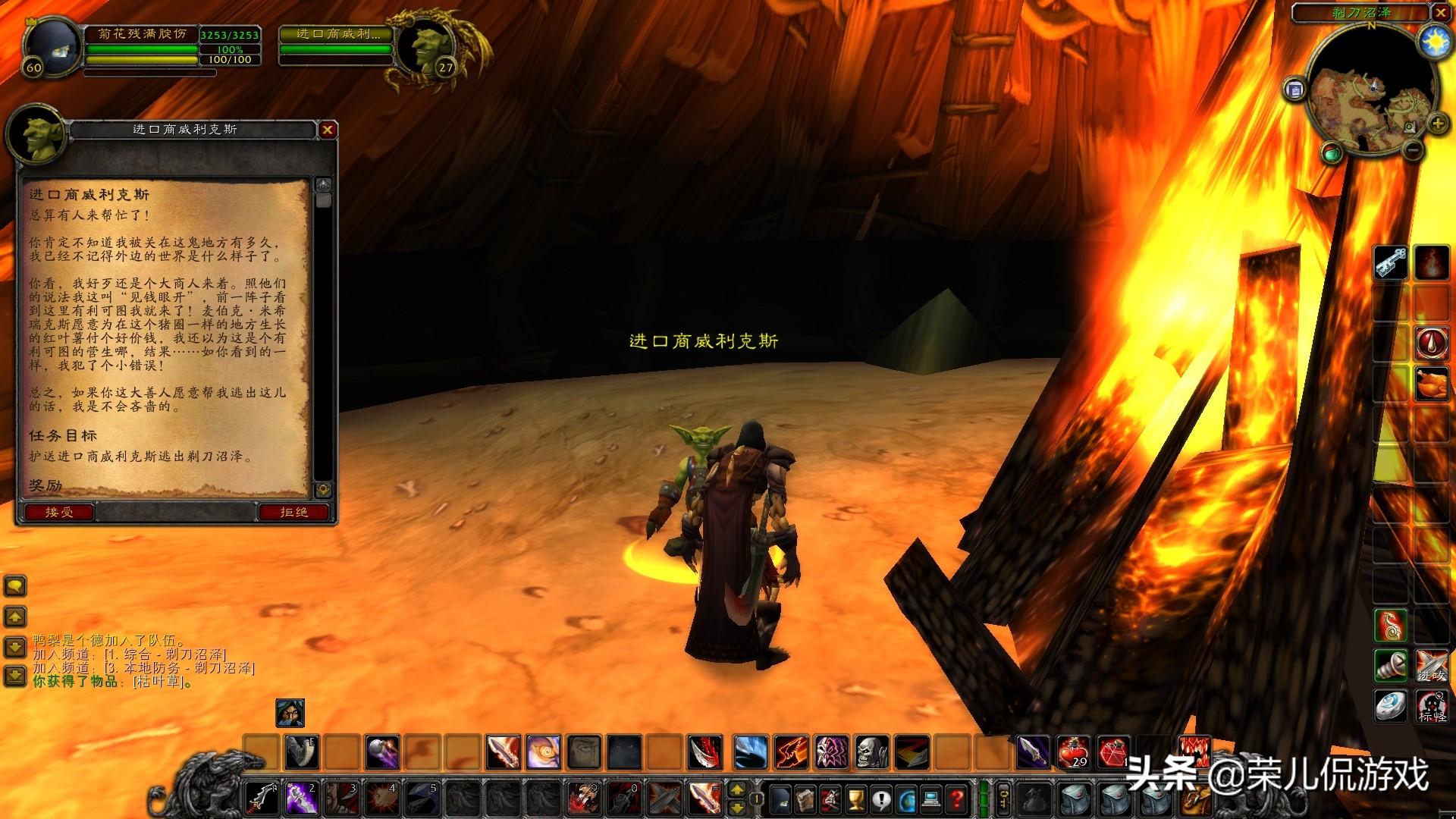This screenshot has height=819, width=1456.
Task: Open the calendar from the sun icon
Action: [1436, 42]
